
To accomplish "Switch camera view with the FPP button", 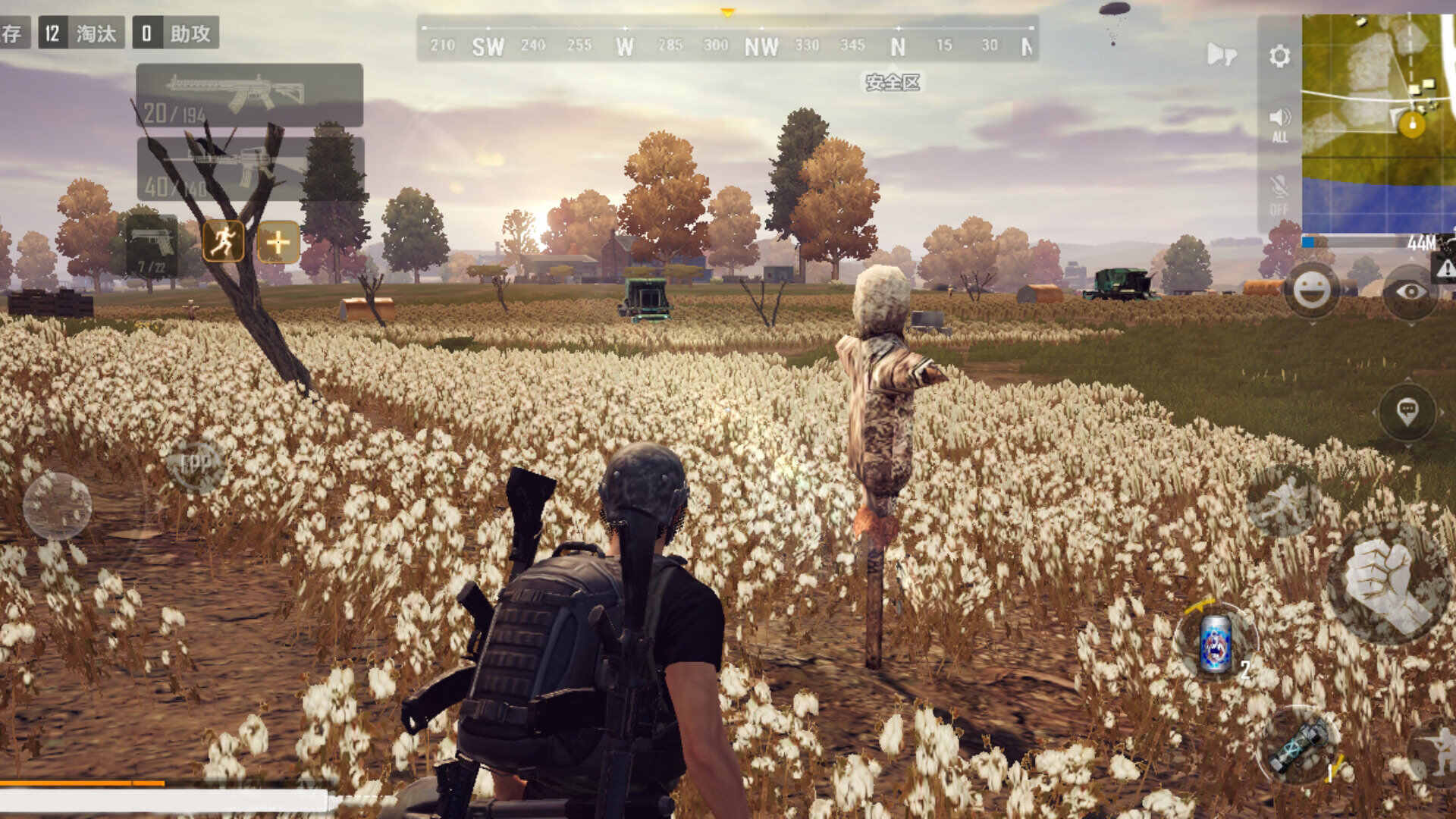I will click(196, 463).
